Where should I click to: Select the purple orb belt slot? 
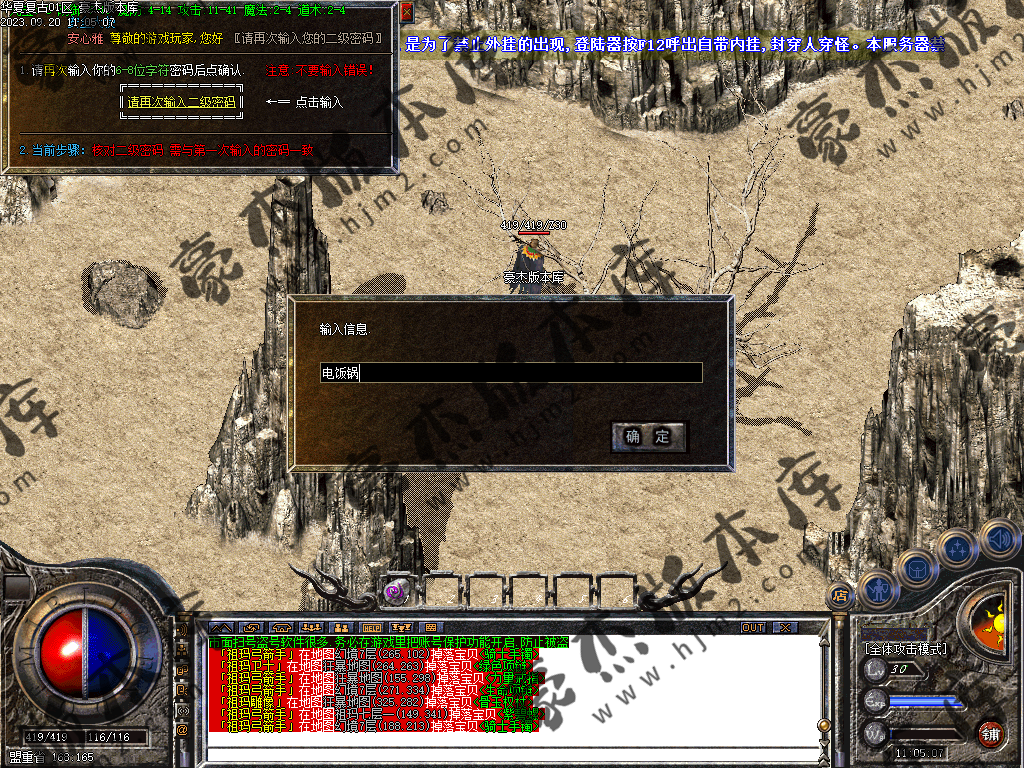coord(396,591)
